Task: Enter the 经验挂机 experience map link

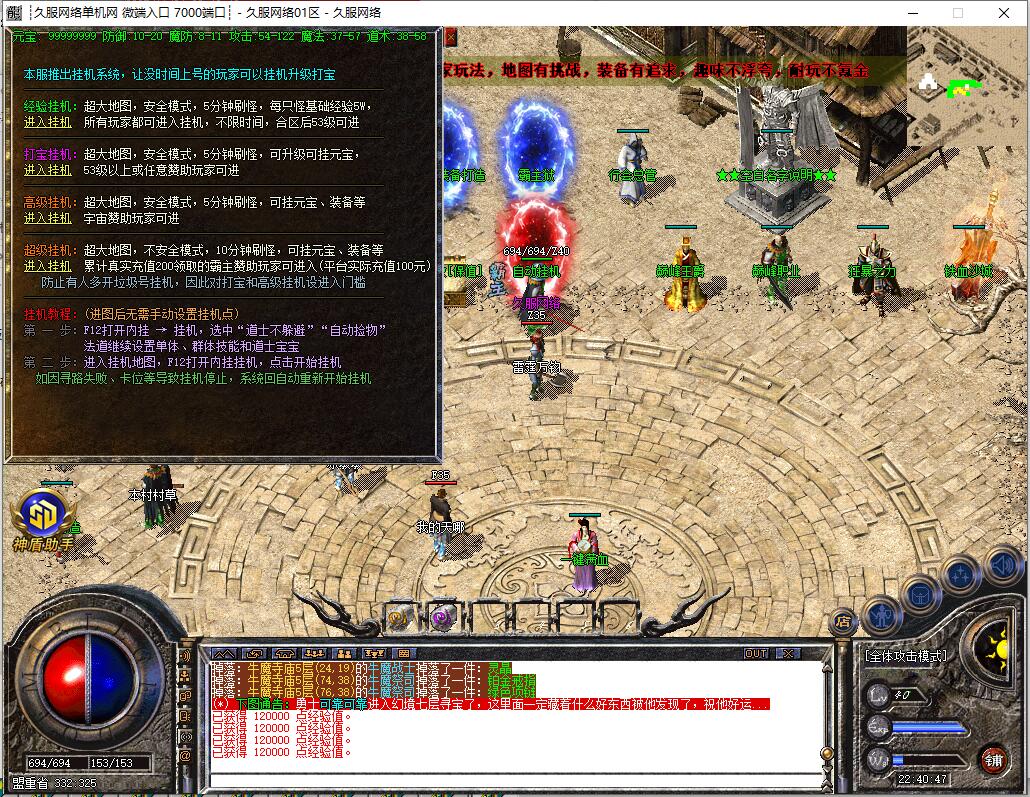Action: click(47, 122)
